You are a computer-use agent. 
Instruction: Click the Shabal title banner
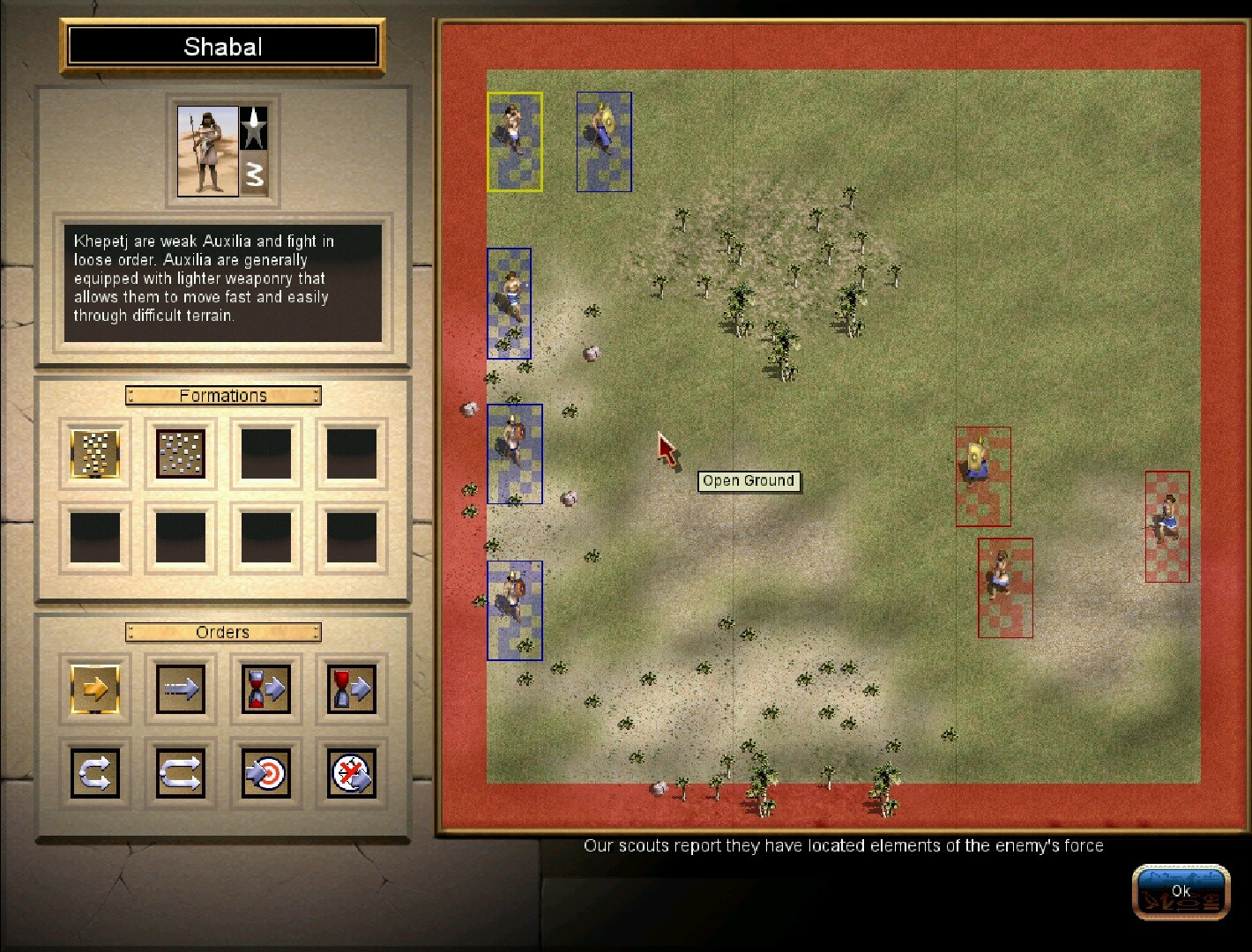point(222,46)
